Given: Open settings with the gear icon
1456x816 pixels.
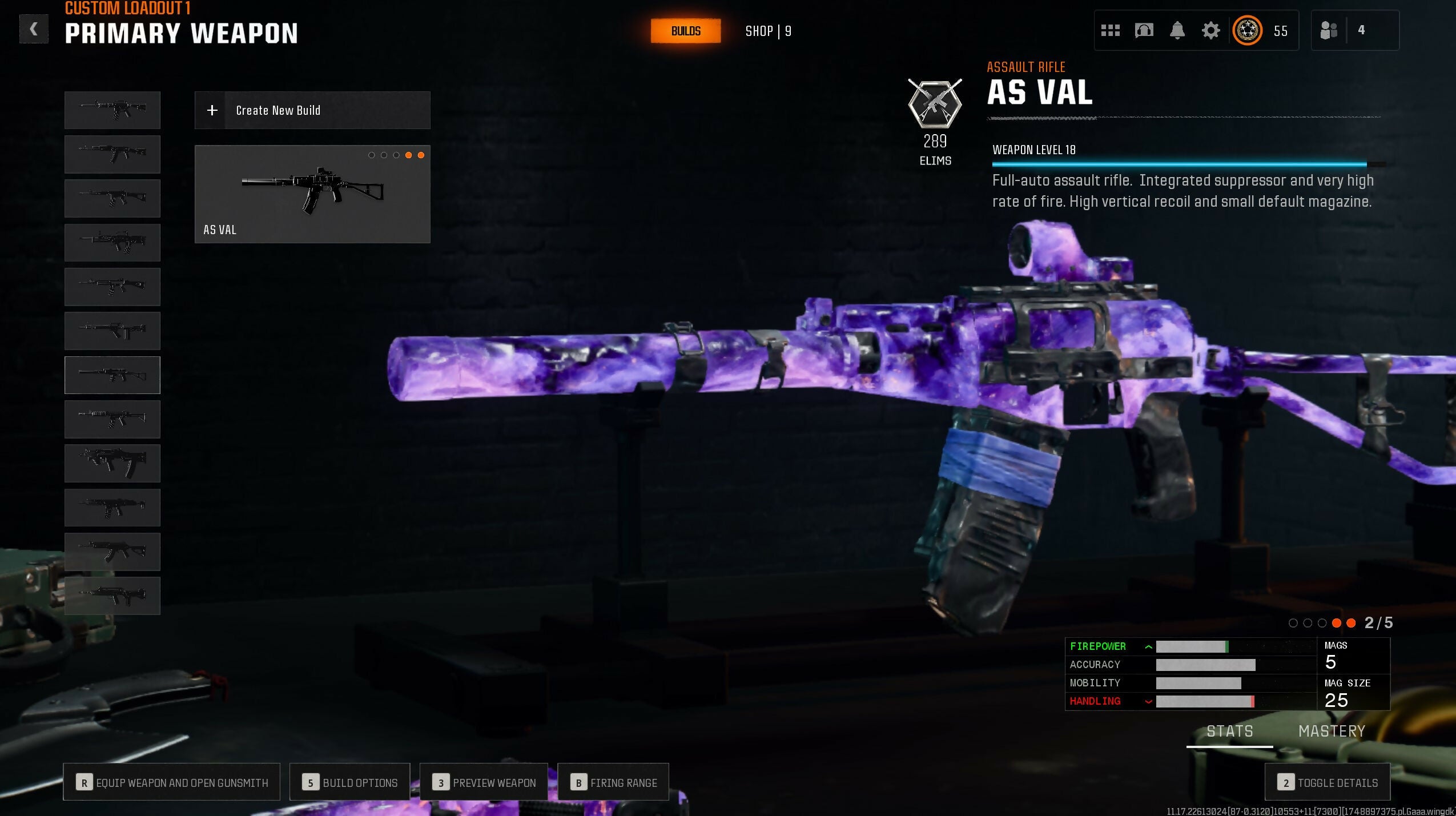Looking at the screenshot, I should coord(1210,30).
